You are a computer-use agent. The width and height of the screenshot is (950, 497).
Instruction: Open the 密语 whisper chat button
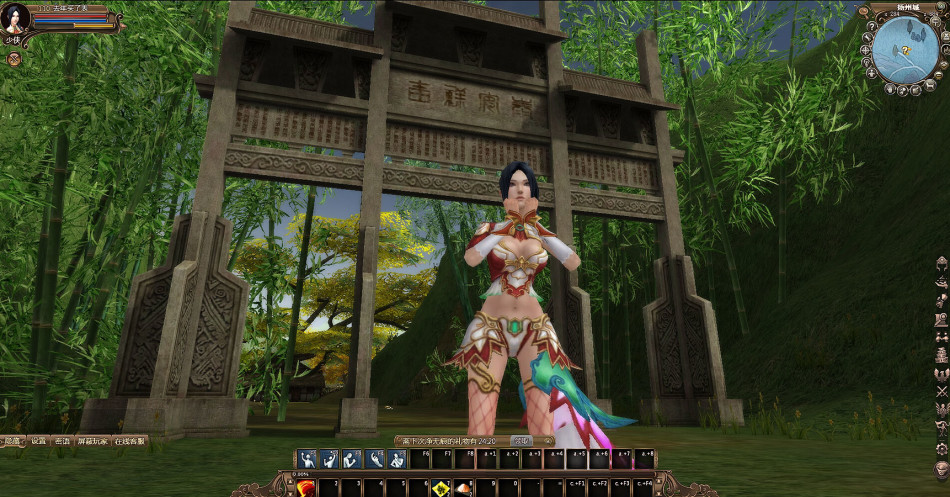tap(63, 441)
